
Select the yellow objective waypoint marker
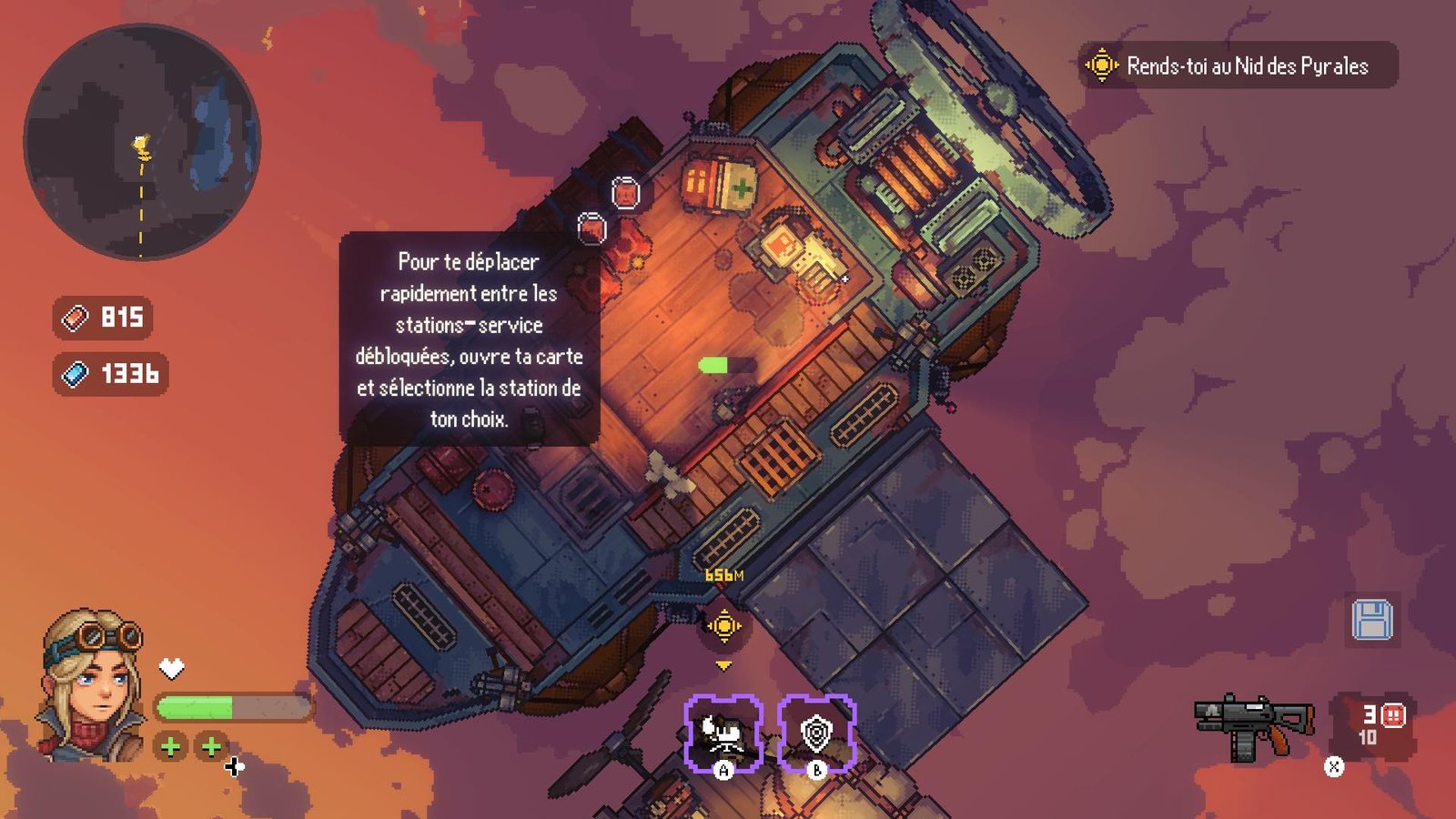724,626
